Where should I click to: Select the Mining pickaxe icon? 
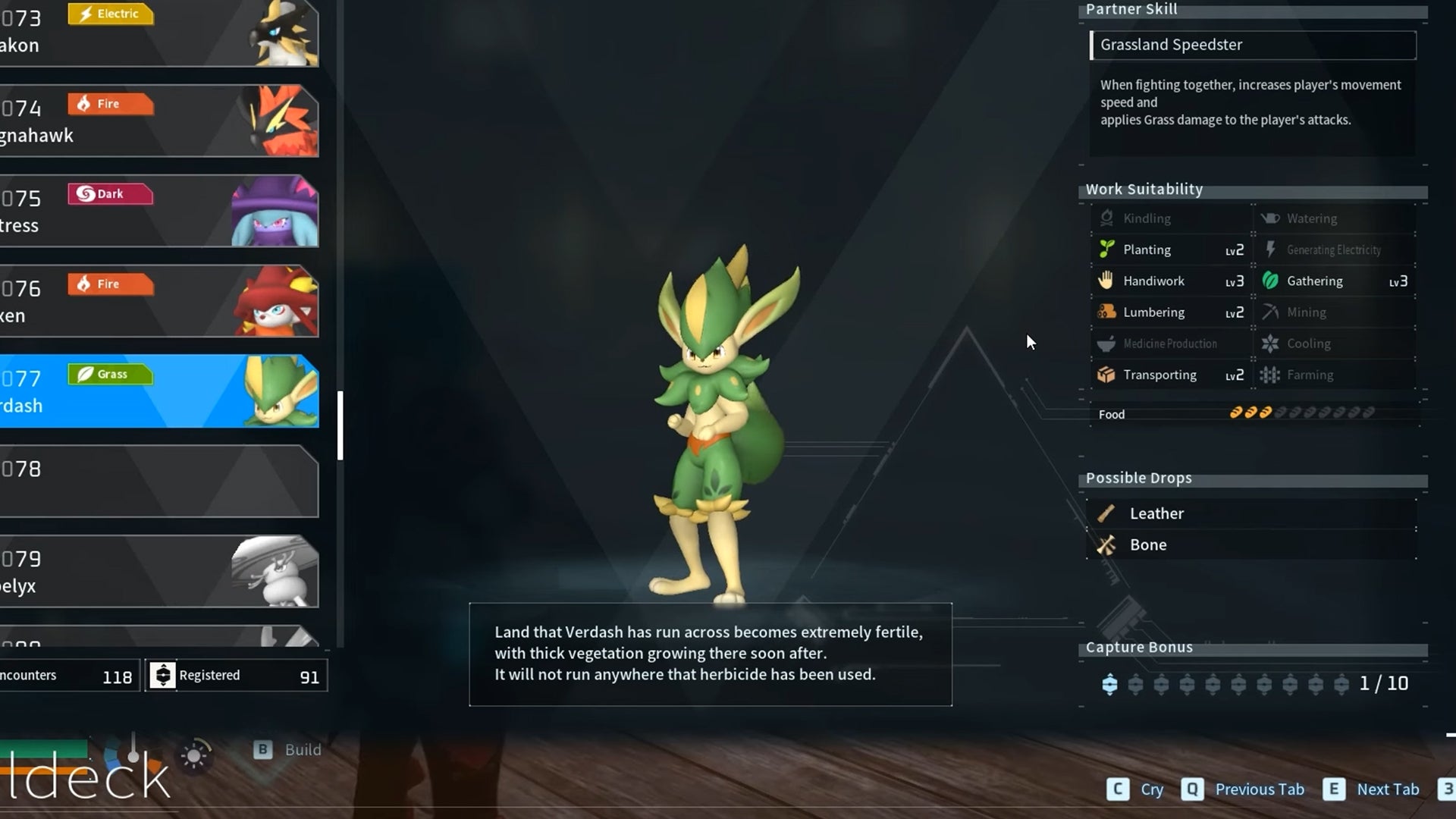click(1269, 312)
